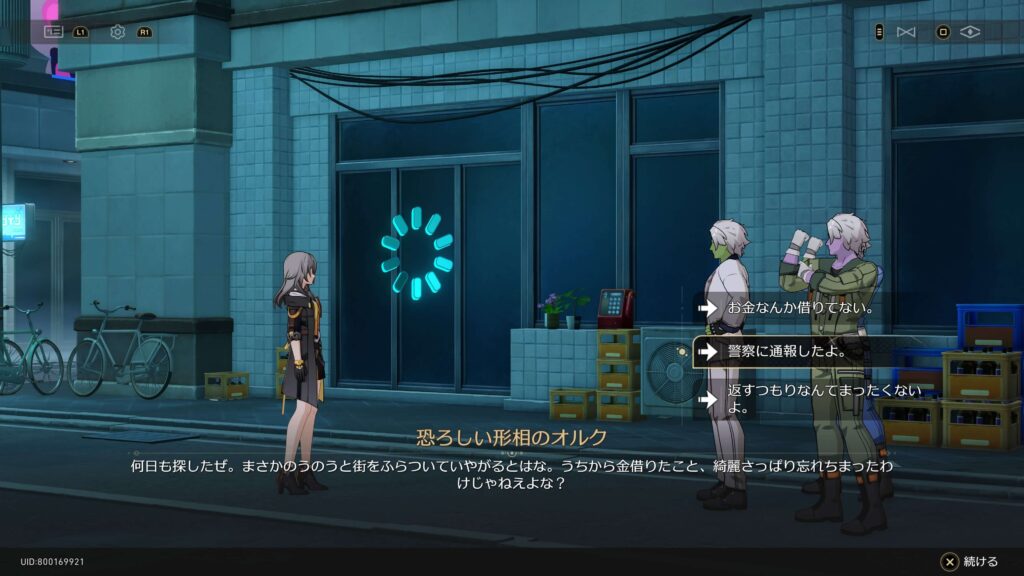Select the reply 警察に通報したよ。
1024x576 pixels.
click(785, 352)
